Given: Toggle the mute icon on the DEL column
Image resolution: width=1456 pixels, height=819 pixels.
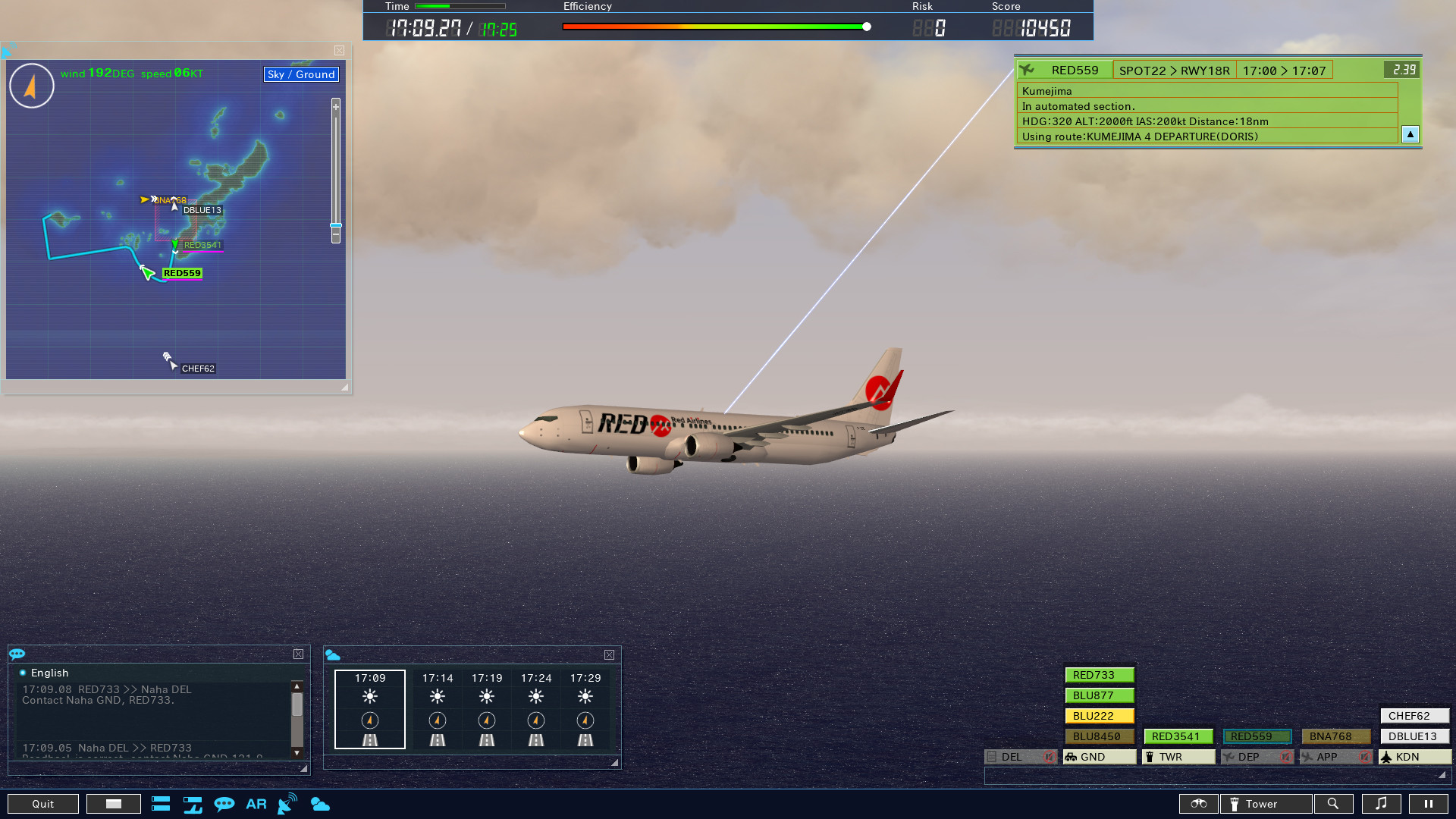Looking at the screenshot, I should click(1050, 756).
